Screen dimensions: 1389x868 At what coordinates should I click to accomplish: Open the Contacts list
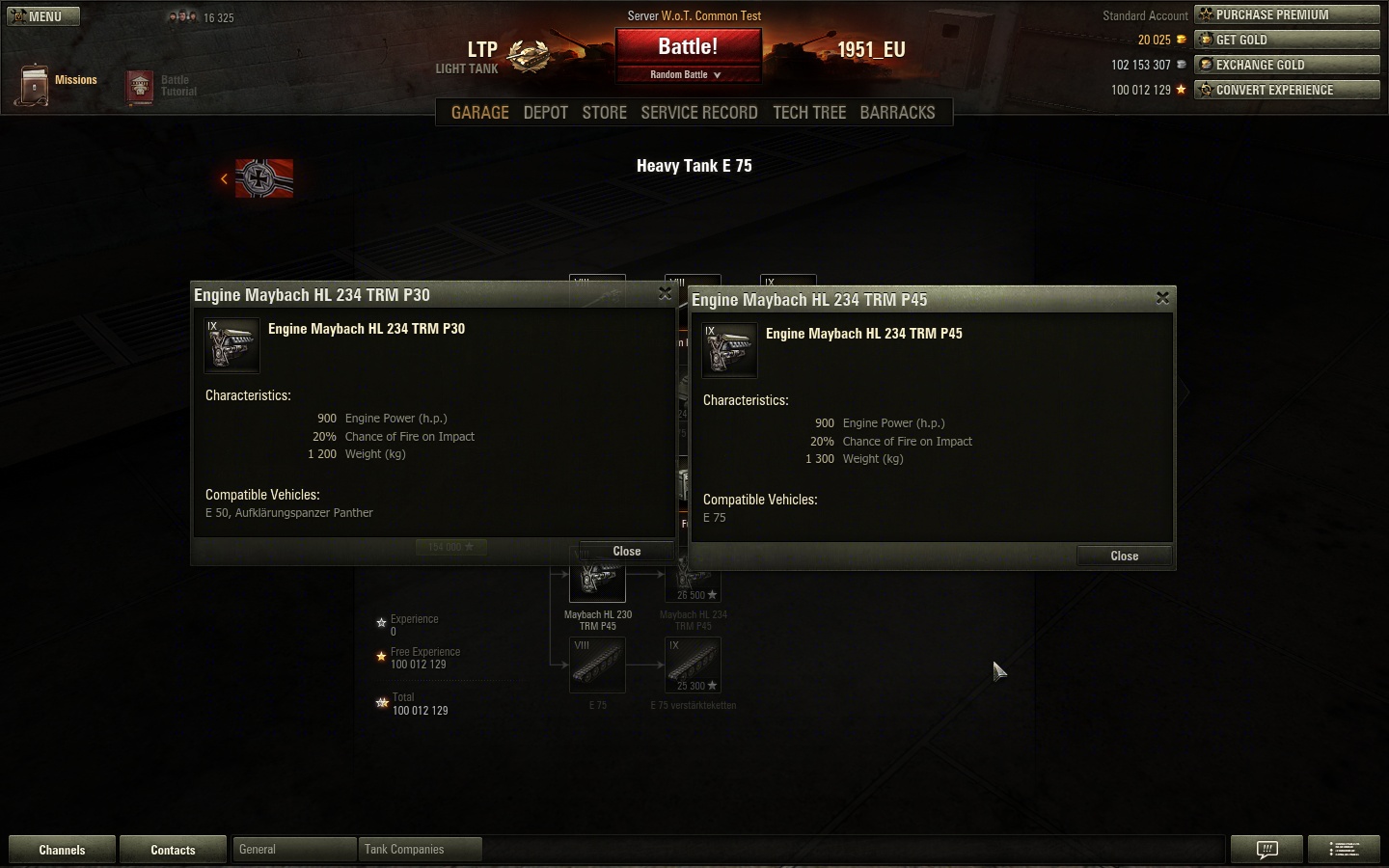(173, 850)
